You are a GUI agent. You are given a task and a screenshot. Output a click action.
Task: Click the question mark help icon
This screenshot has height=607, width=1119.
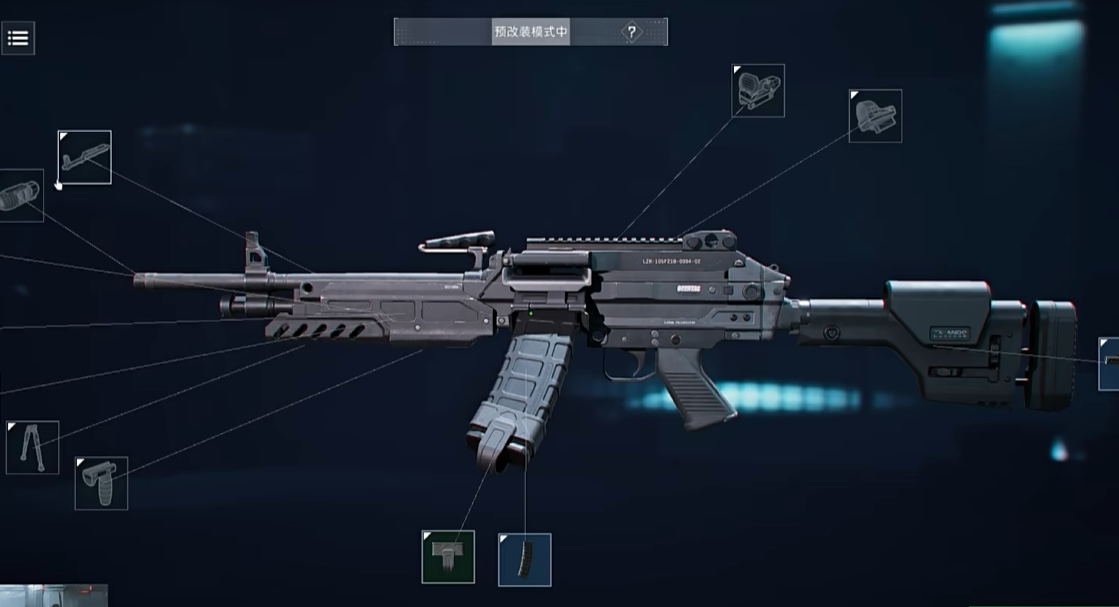tap(631, 32)
